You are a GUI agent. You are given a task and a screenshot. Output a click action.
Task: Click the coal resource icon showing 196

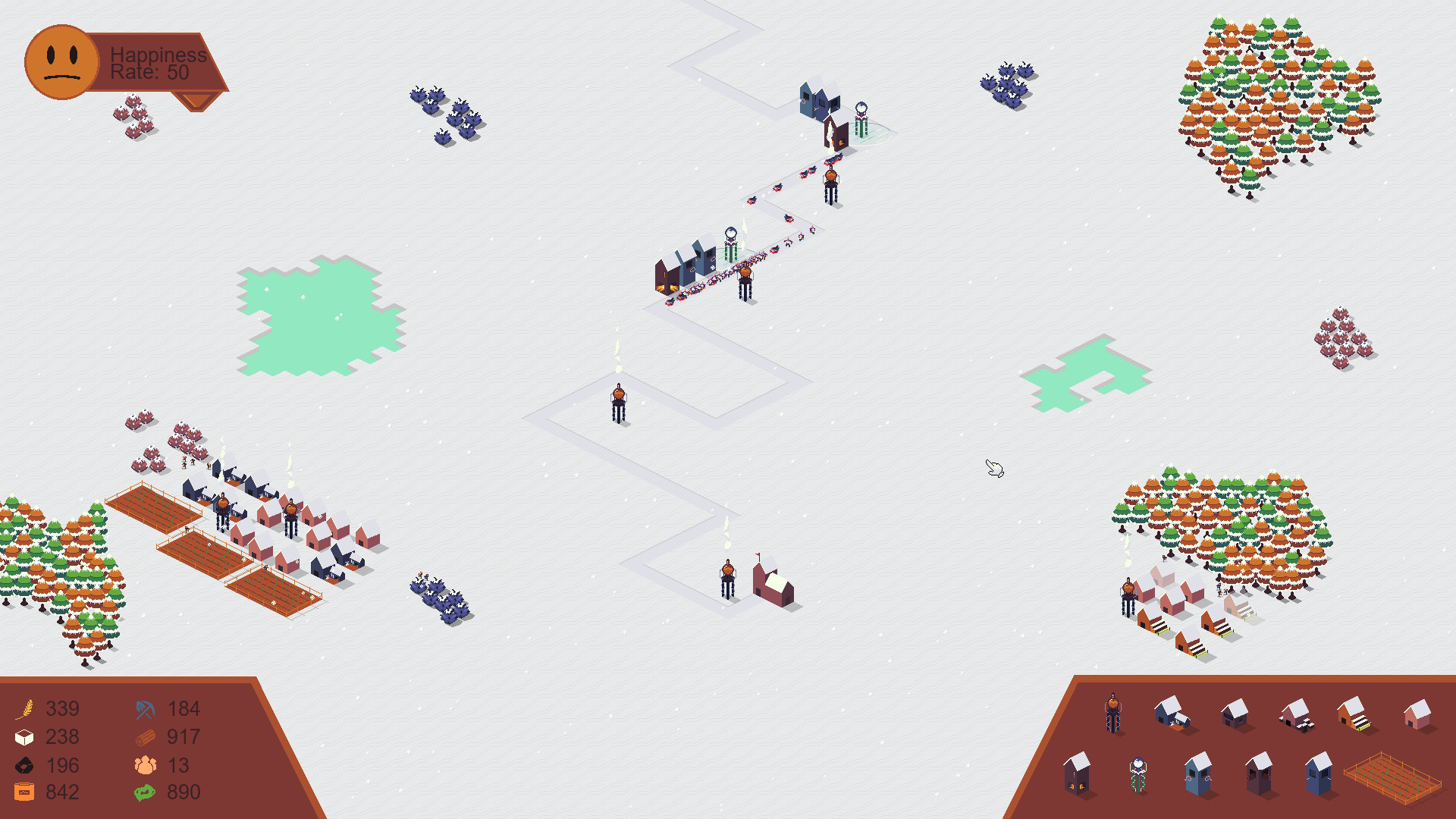pyautogui.click(x=25, y=765)
